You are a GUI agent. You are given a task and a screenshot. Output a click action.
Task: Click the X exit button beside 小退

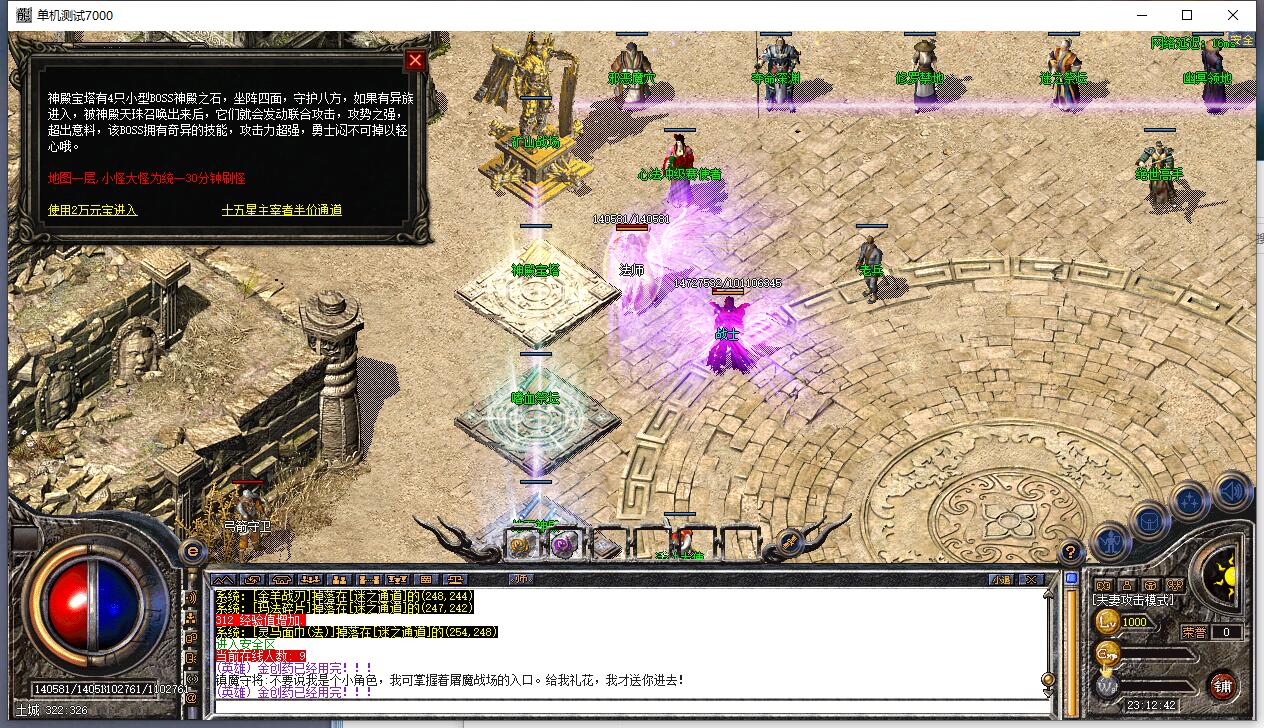pyautogui.click(x=1028, y=579)
